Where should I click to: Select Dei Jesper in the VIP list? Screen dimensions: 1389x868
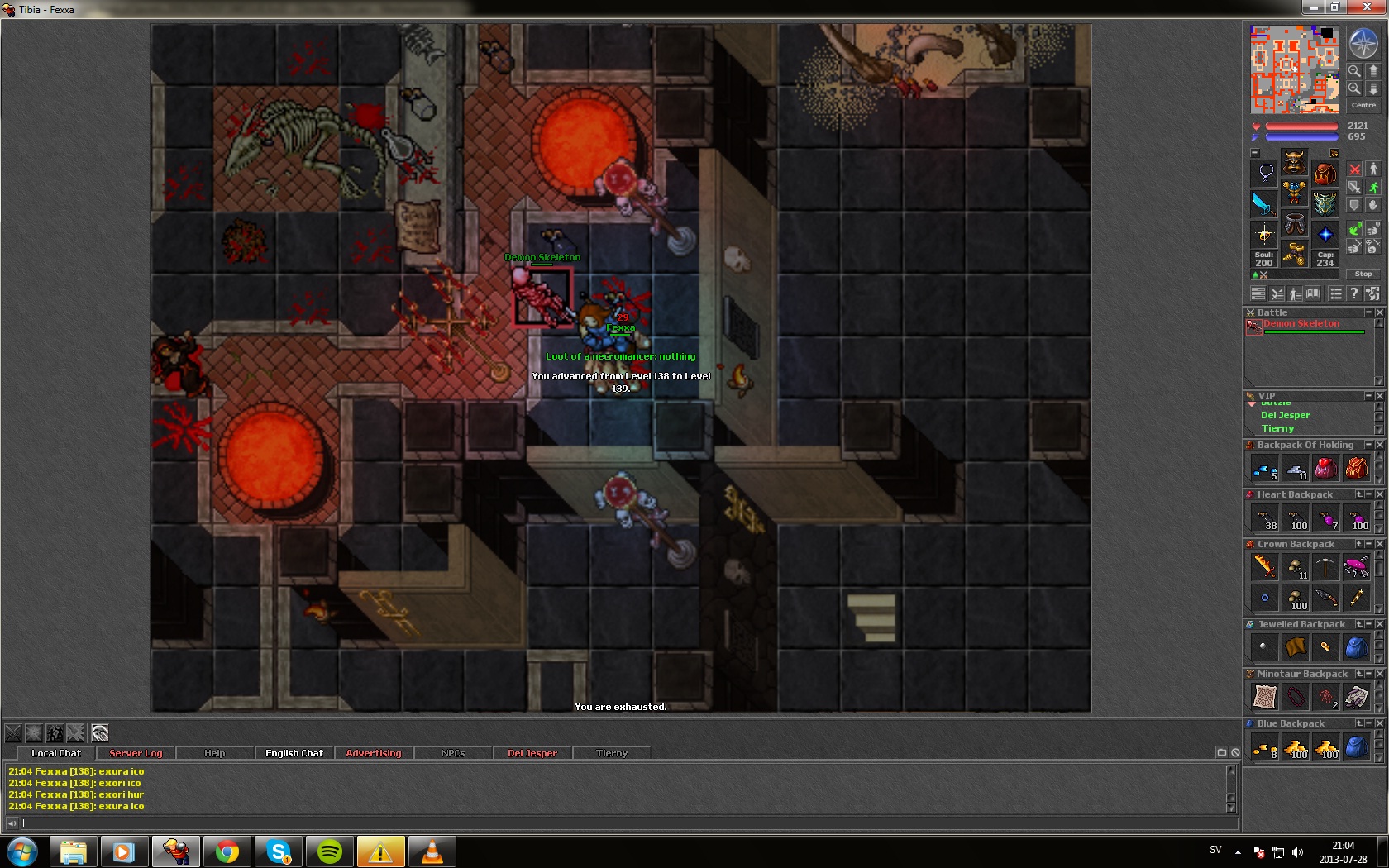[x=1285, y=415]
